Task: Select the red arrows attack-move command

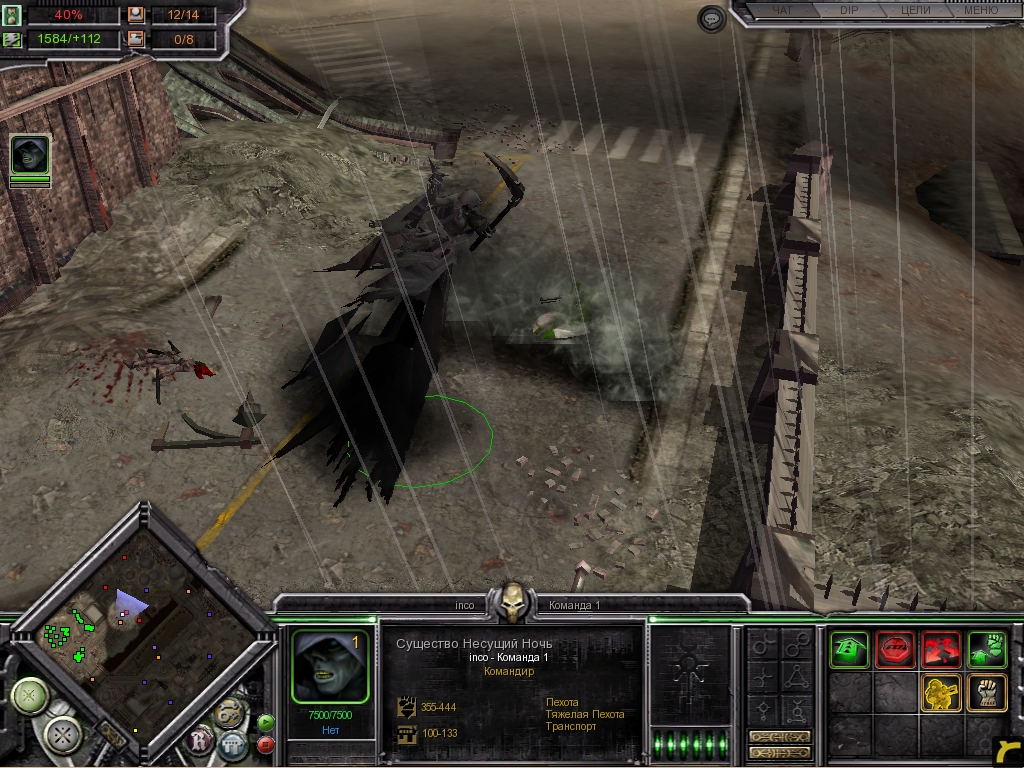Action: pos(941,649)
